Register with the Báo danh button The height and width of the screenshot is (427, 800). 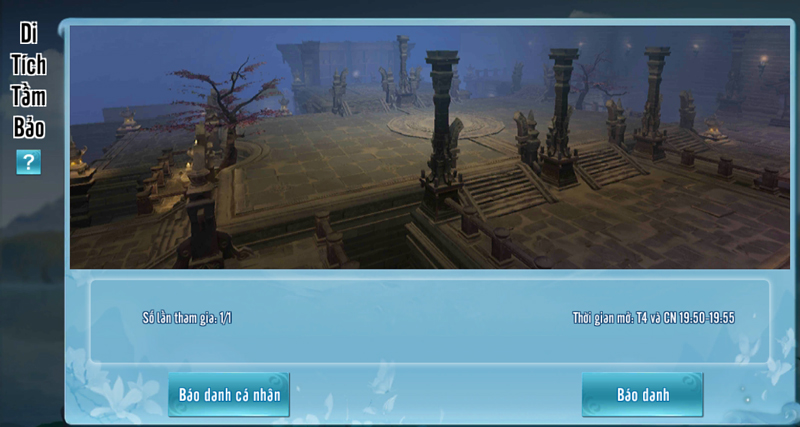coord(642,394)
